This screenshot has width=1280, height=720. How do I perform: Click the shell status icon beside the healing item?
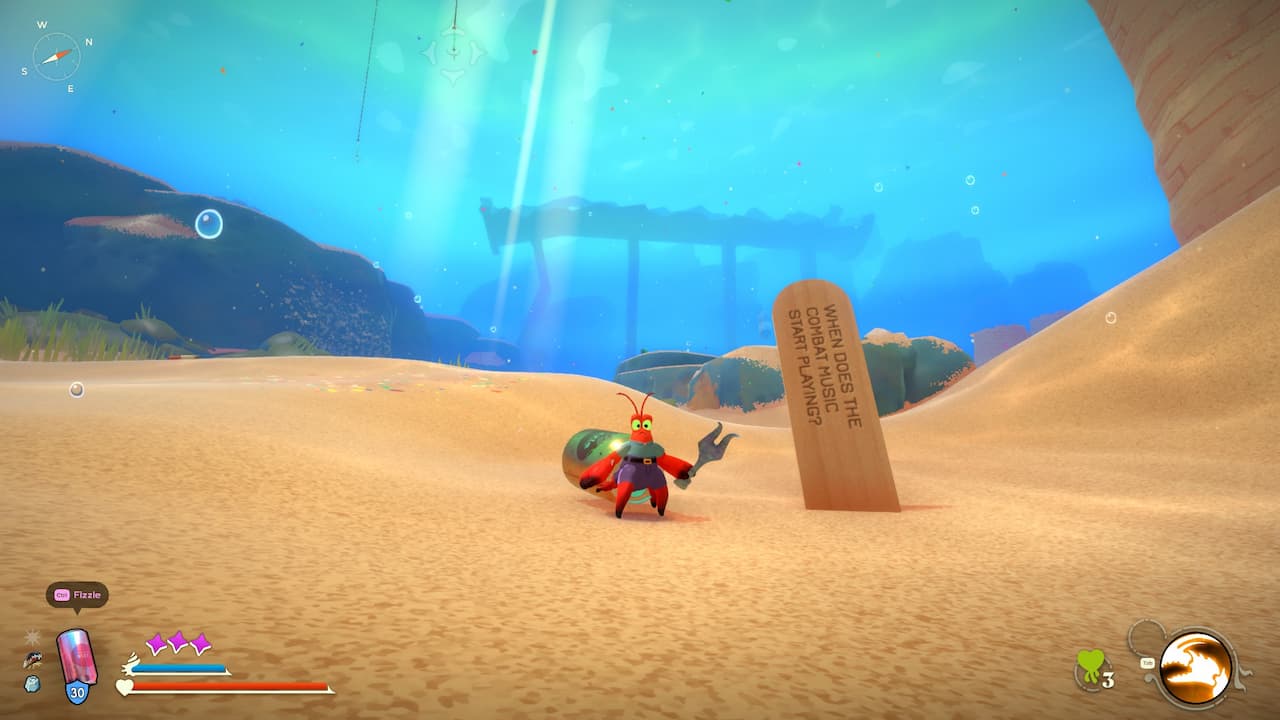33,661
